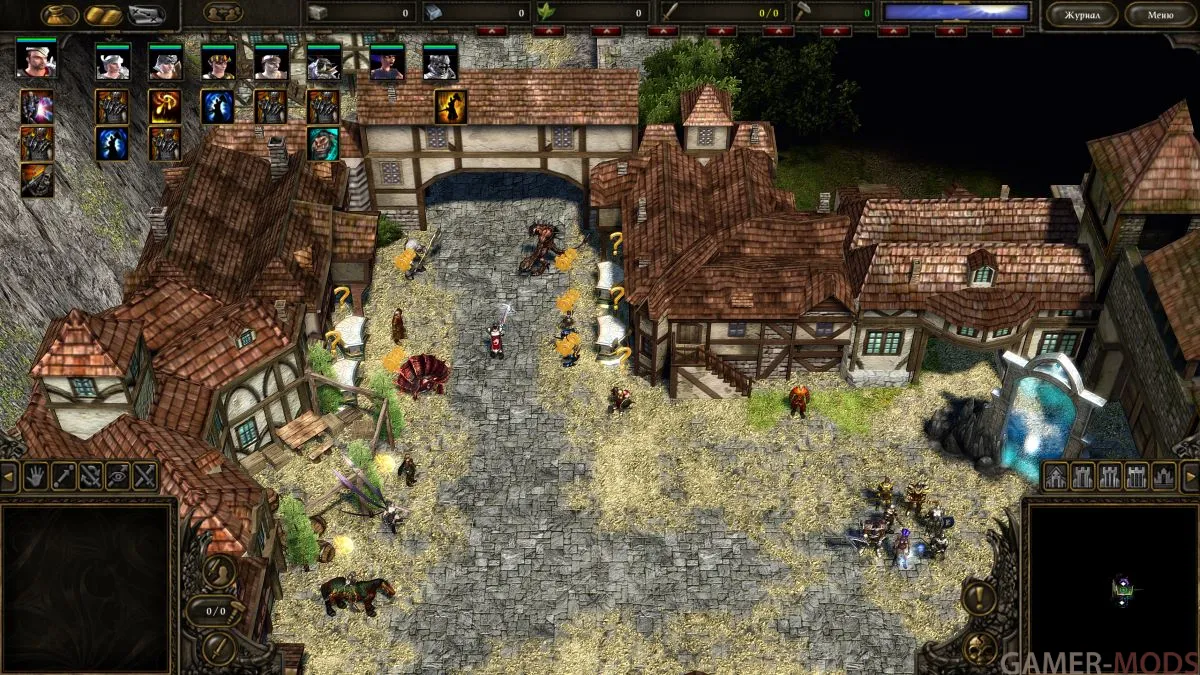Use the teal bearded face ability
The width and height of the screenshot is (1200, 675).
(x=323, y=143)
